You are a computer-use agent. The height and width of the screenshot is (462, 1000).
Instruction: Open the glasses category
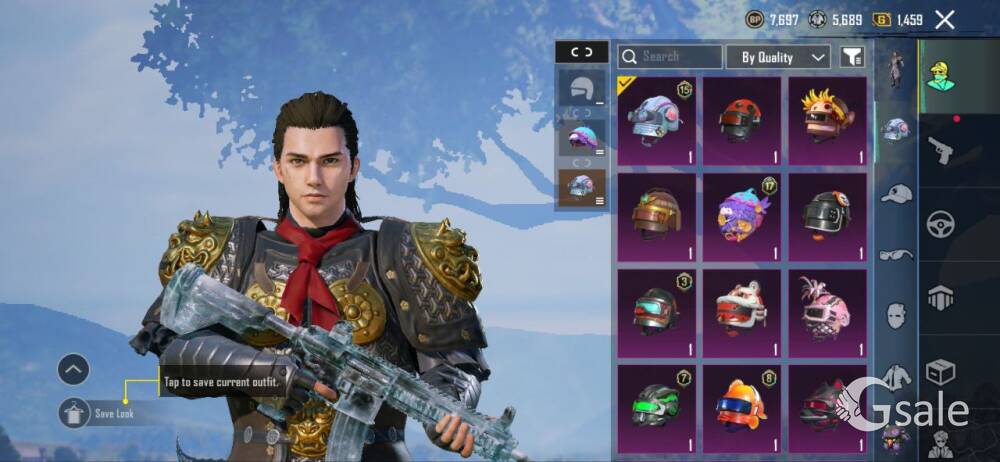coord(896,254)
